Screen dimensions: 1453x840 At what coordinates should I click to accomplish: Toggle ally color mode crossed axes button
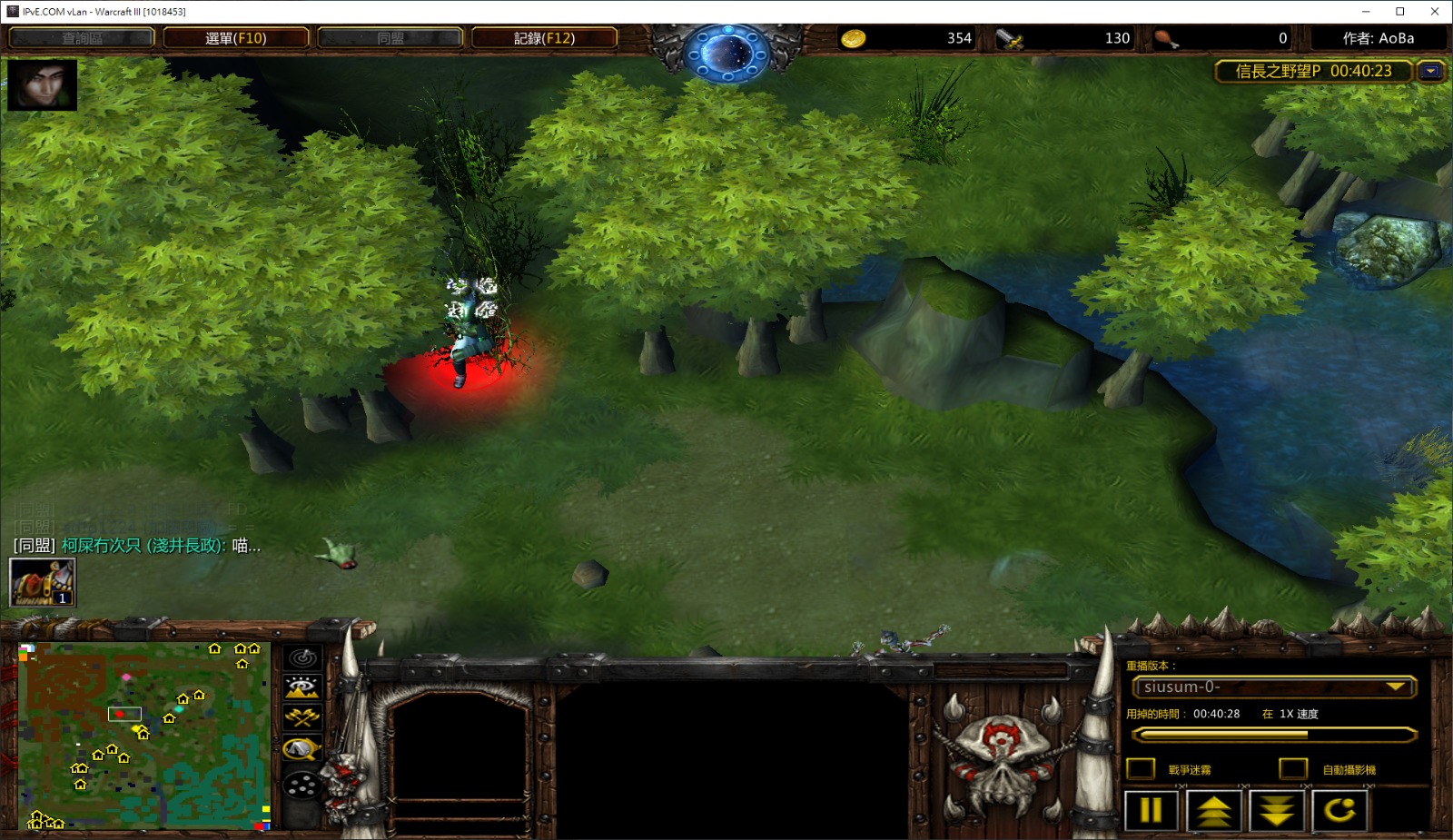point(302,717)
